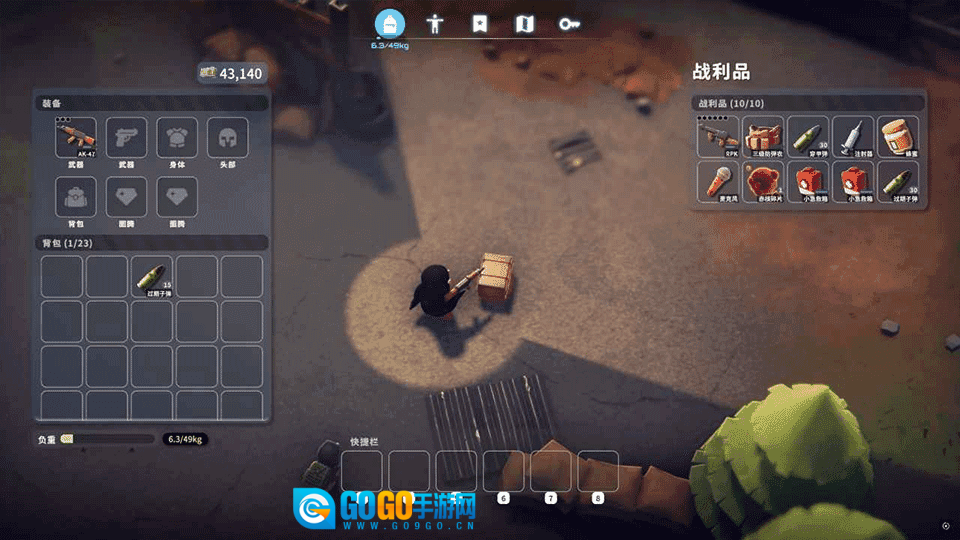This screenshot has width=960, height=540.
Task: Open the key tab
Action: click(569, 24)
